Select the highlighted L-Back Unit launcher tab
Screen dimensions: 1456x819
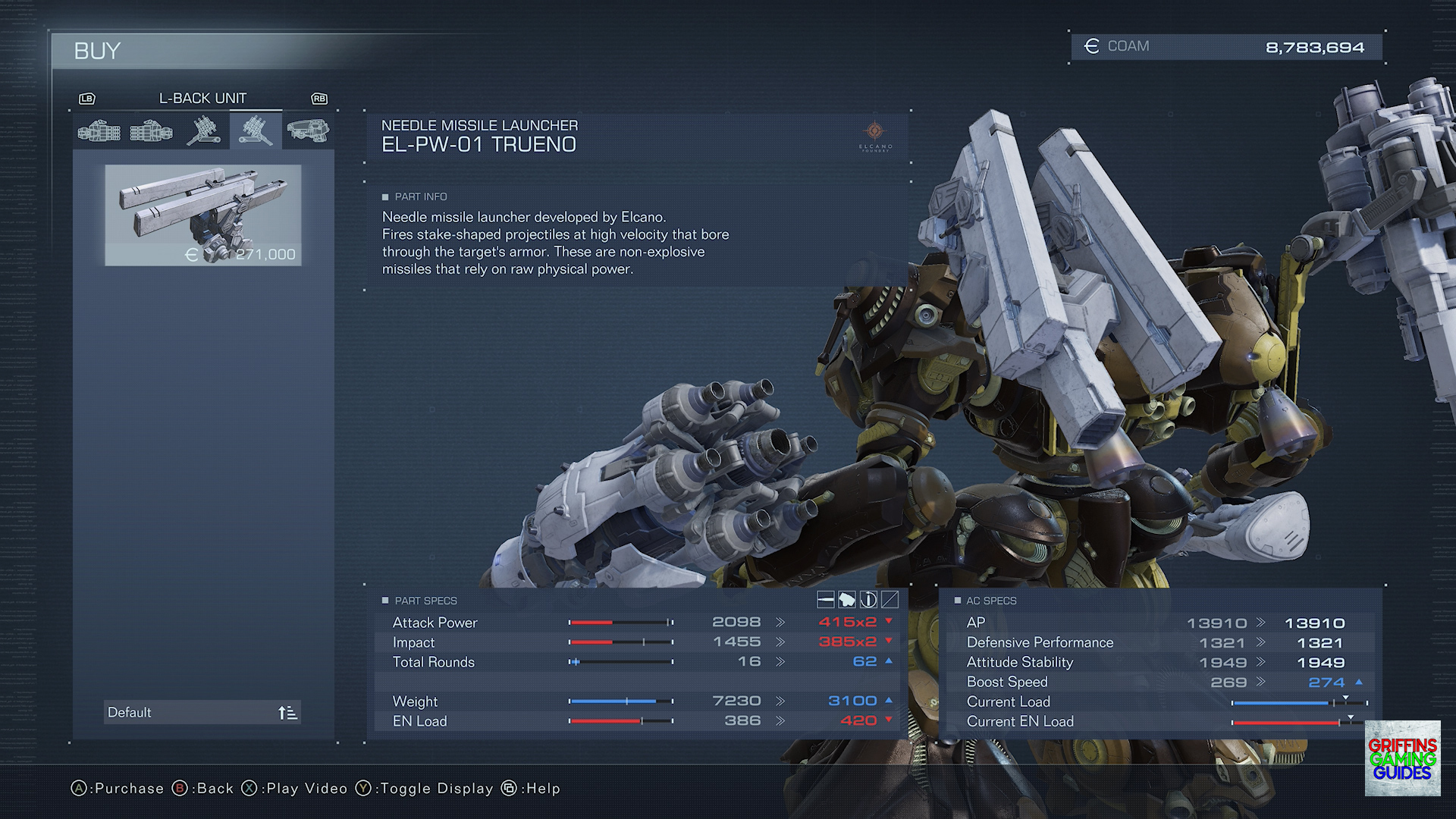pyautogui.click(x=256, y=130)
